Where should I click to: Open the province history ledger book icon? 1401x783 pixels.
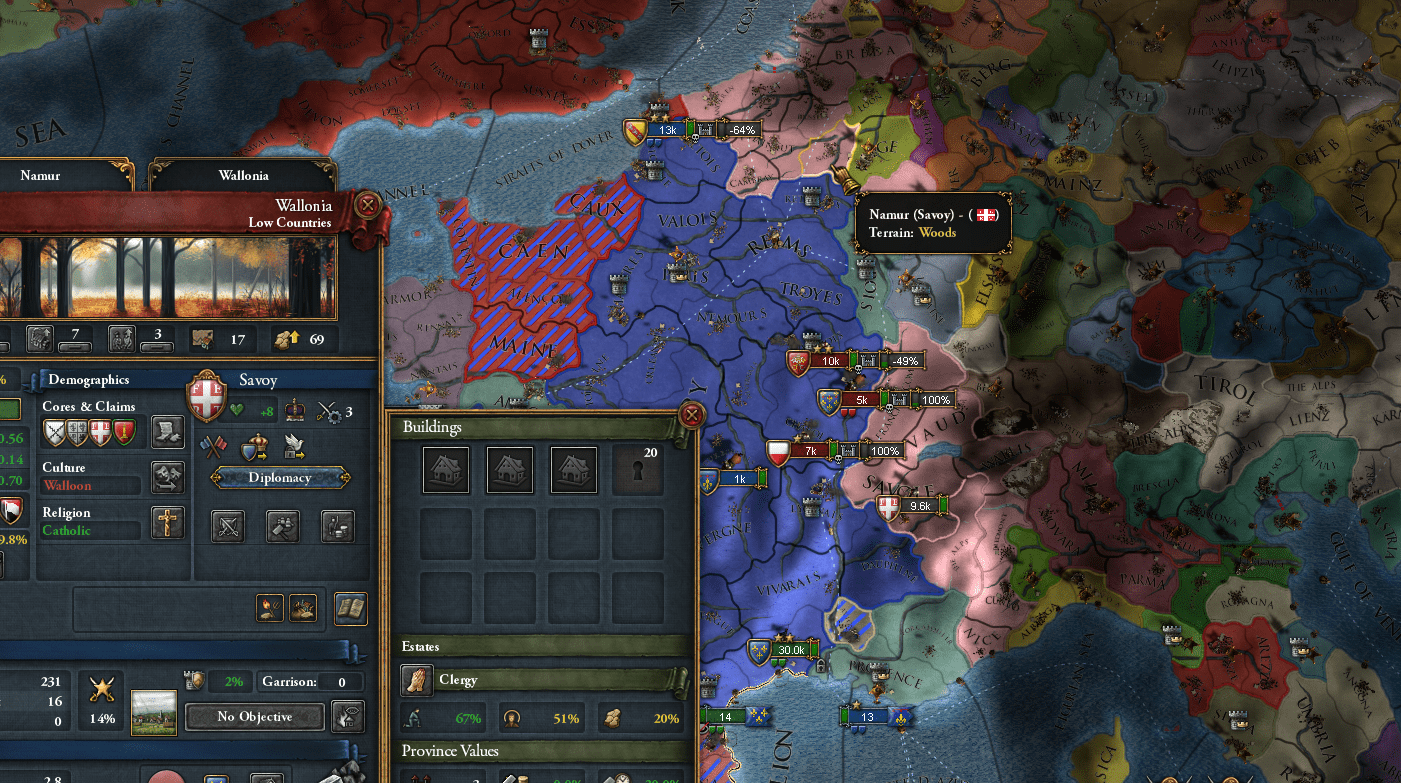[x=350, y=608]
